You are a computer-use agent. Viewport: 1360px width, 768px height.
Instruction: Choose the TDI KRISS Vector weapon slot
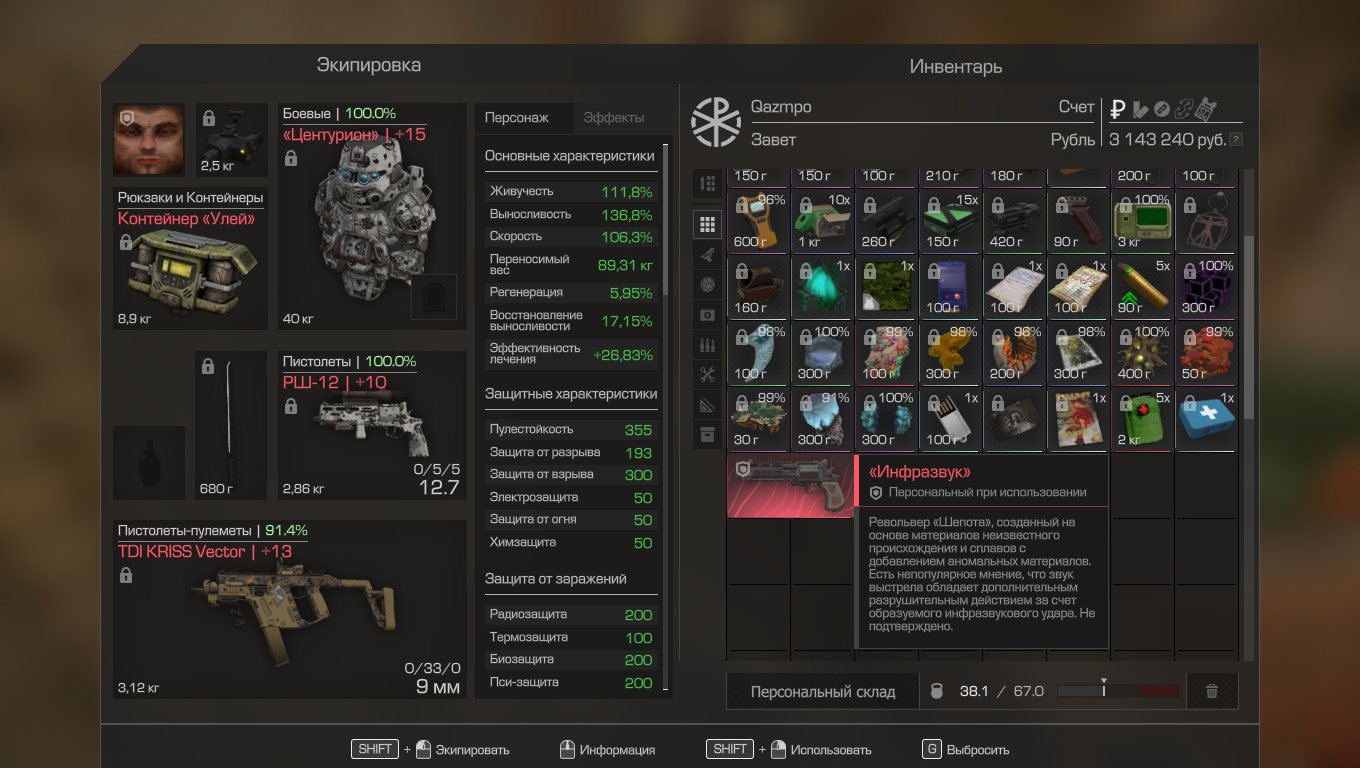pyautogui.click(x=290, y=610)
